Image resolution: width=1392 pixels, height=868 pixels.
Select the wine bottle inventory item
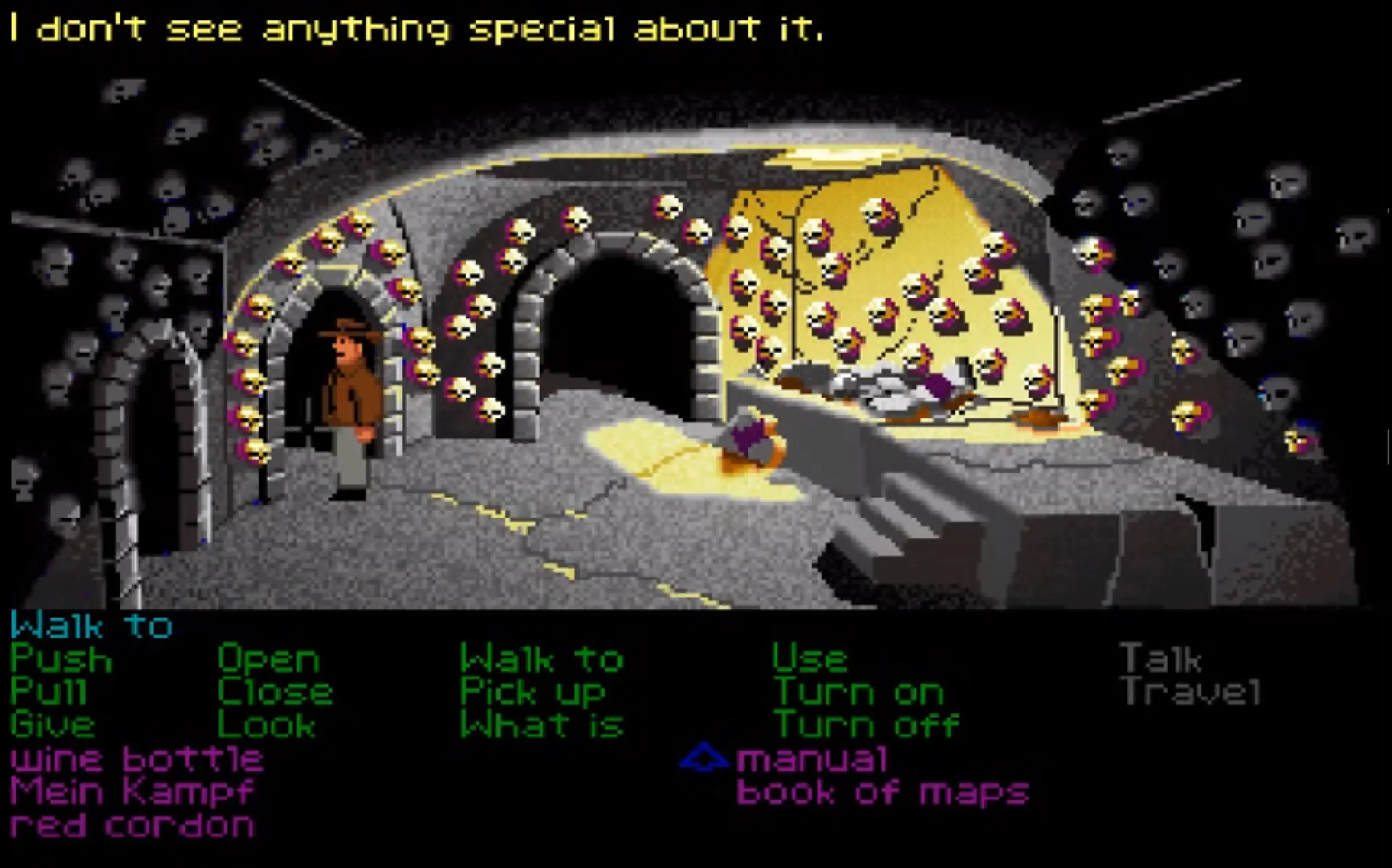(137, 759)
